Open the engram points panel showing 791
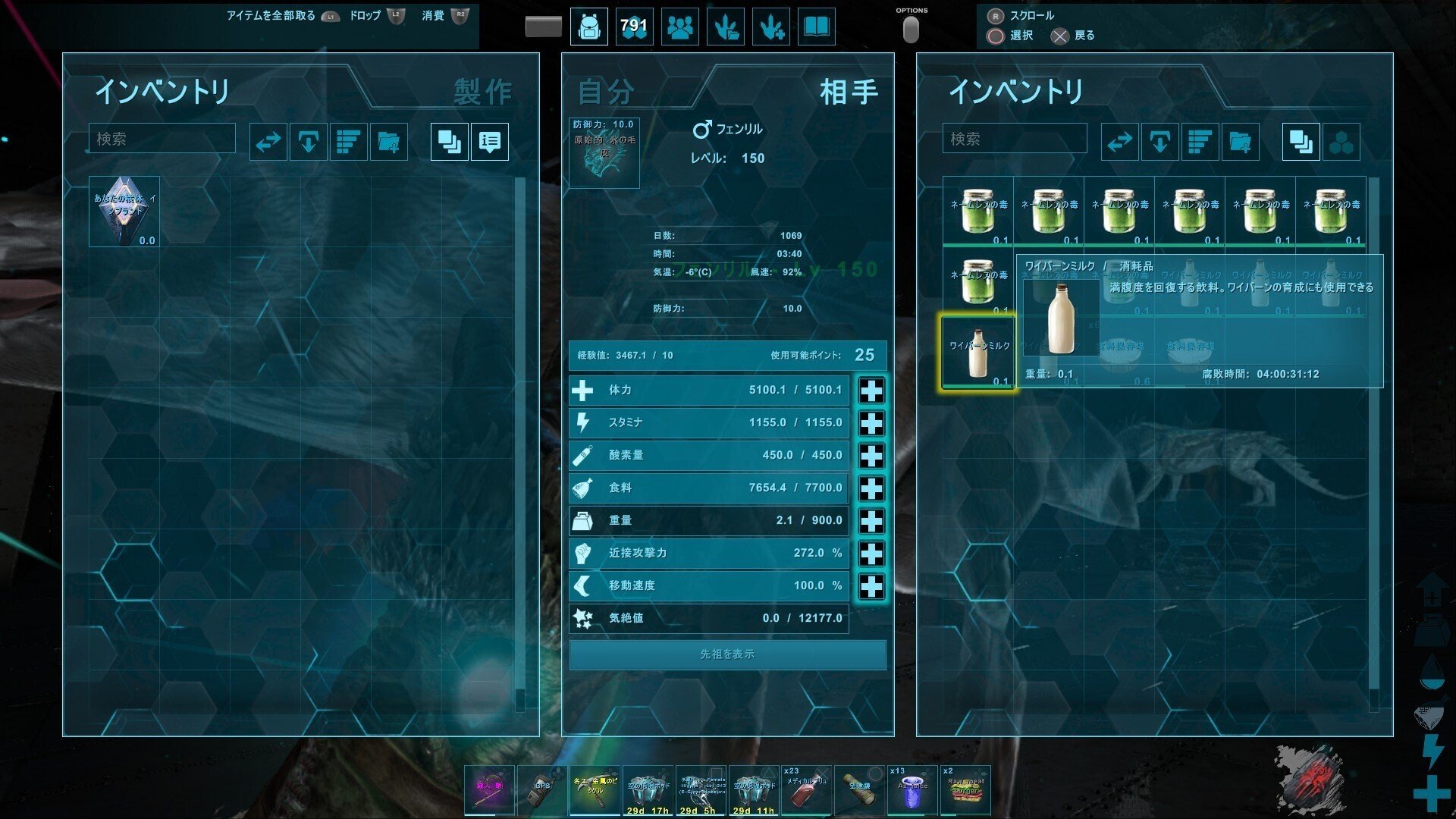The height and width of the screenshot is (819, 1456). (634, 27)
